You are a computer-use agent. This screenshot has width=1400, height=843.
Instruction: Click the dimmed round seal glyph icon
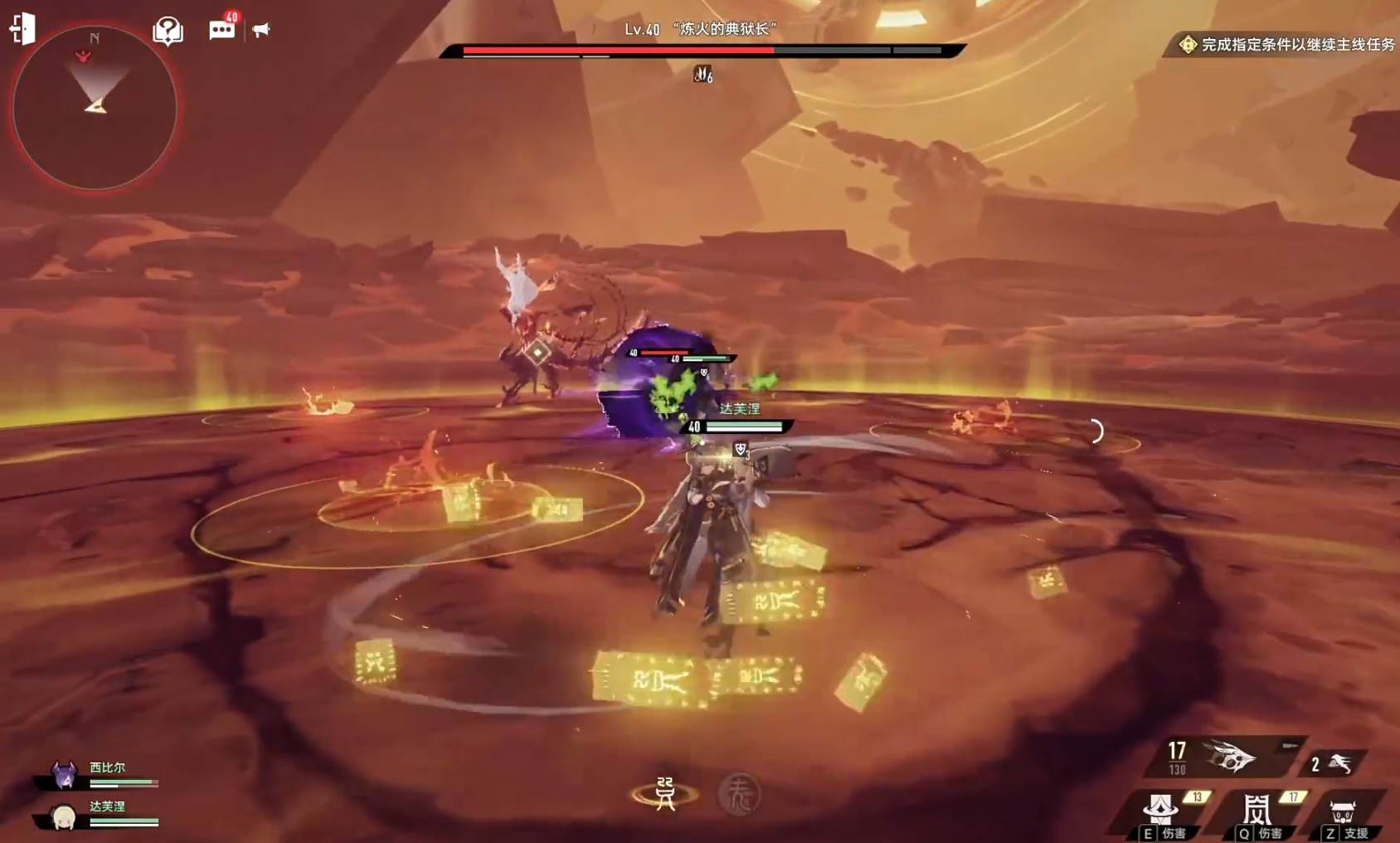(x=739, y=795)
